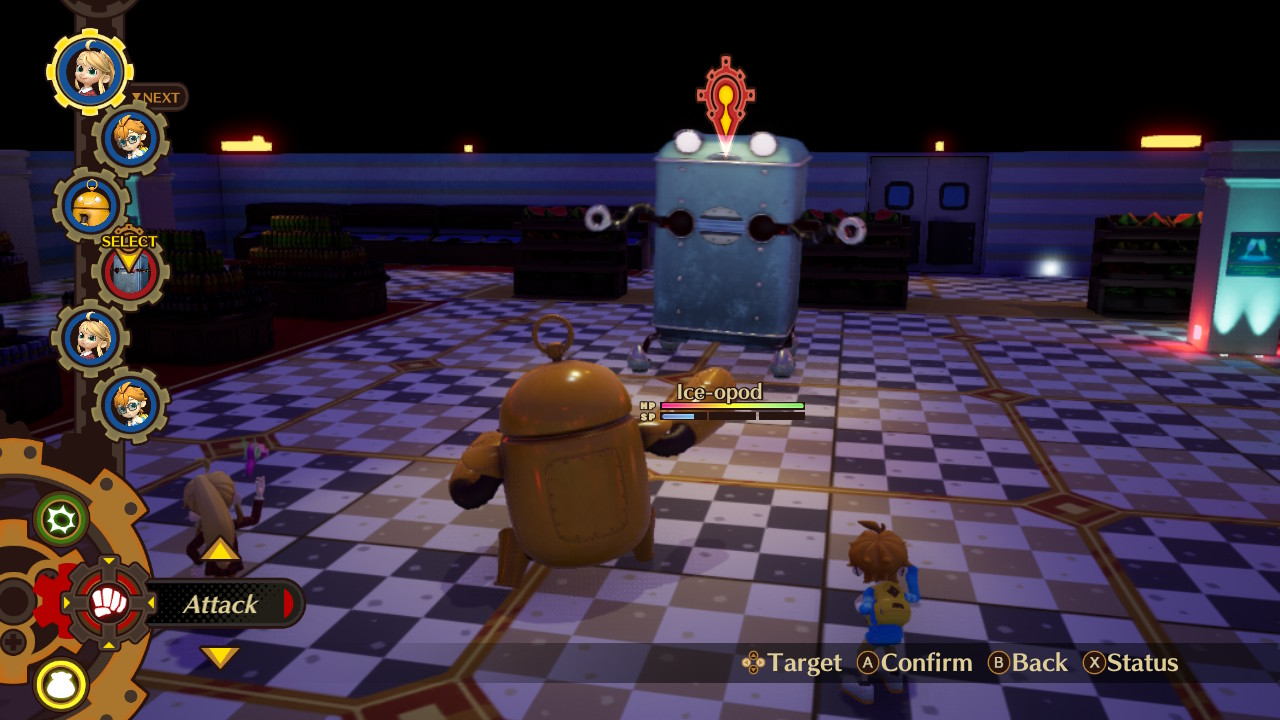This screenshot has height=720, width=1280.
Task: Select the boy portrait beside the NEXT label
Action: tap(131, 139)
